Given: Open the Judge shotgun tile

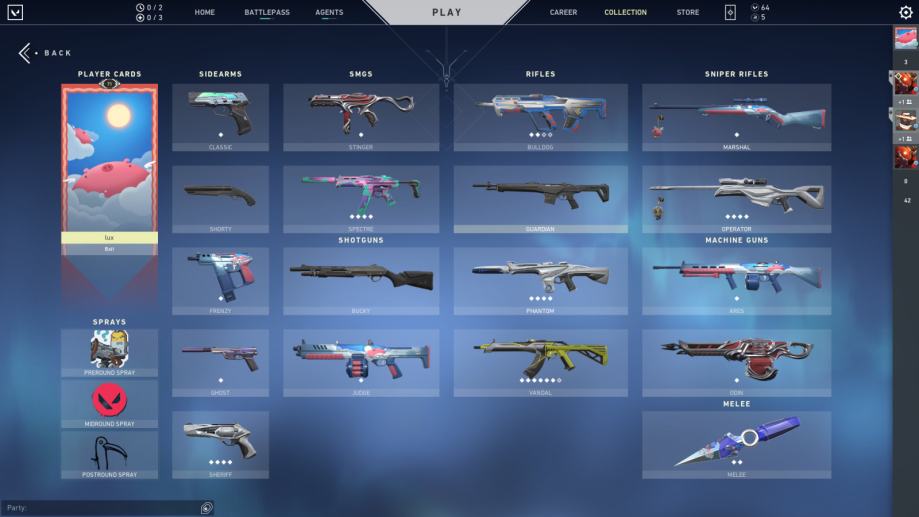Looking at the screenshot, I should click(x=360, y=362).
